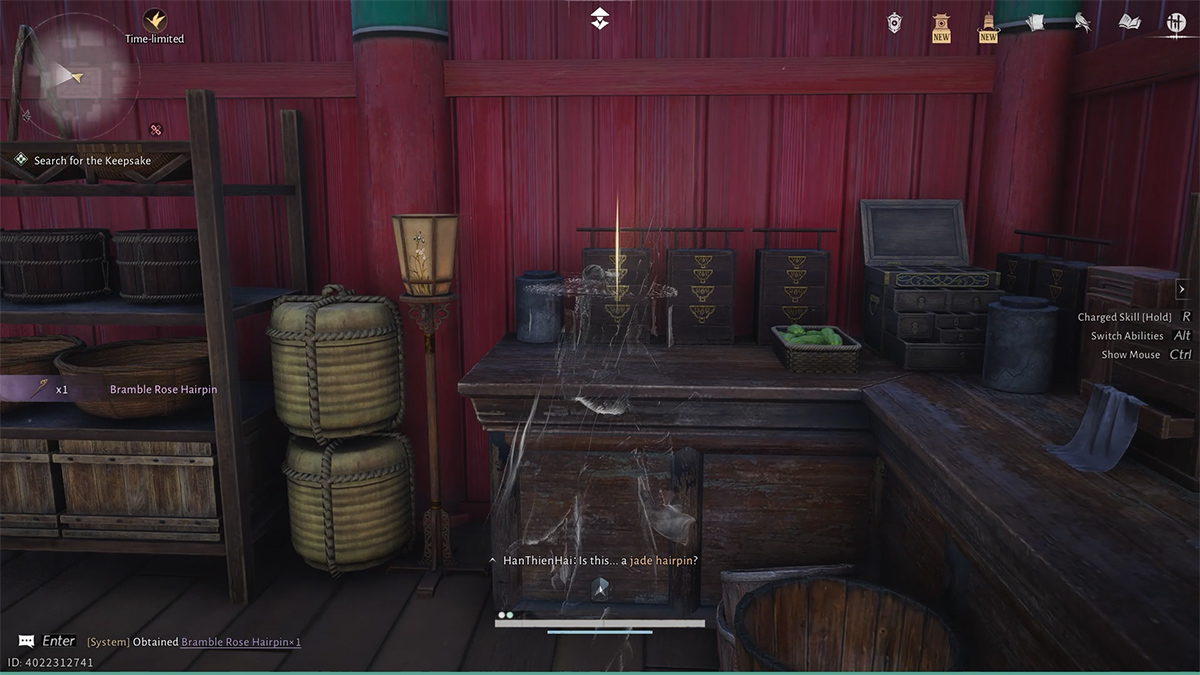Viewport: 1200px width, 675px height.
Task: Open the shield badge icon
Action: coord(894,22)
